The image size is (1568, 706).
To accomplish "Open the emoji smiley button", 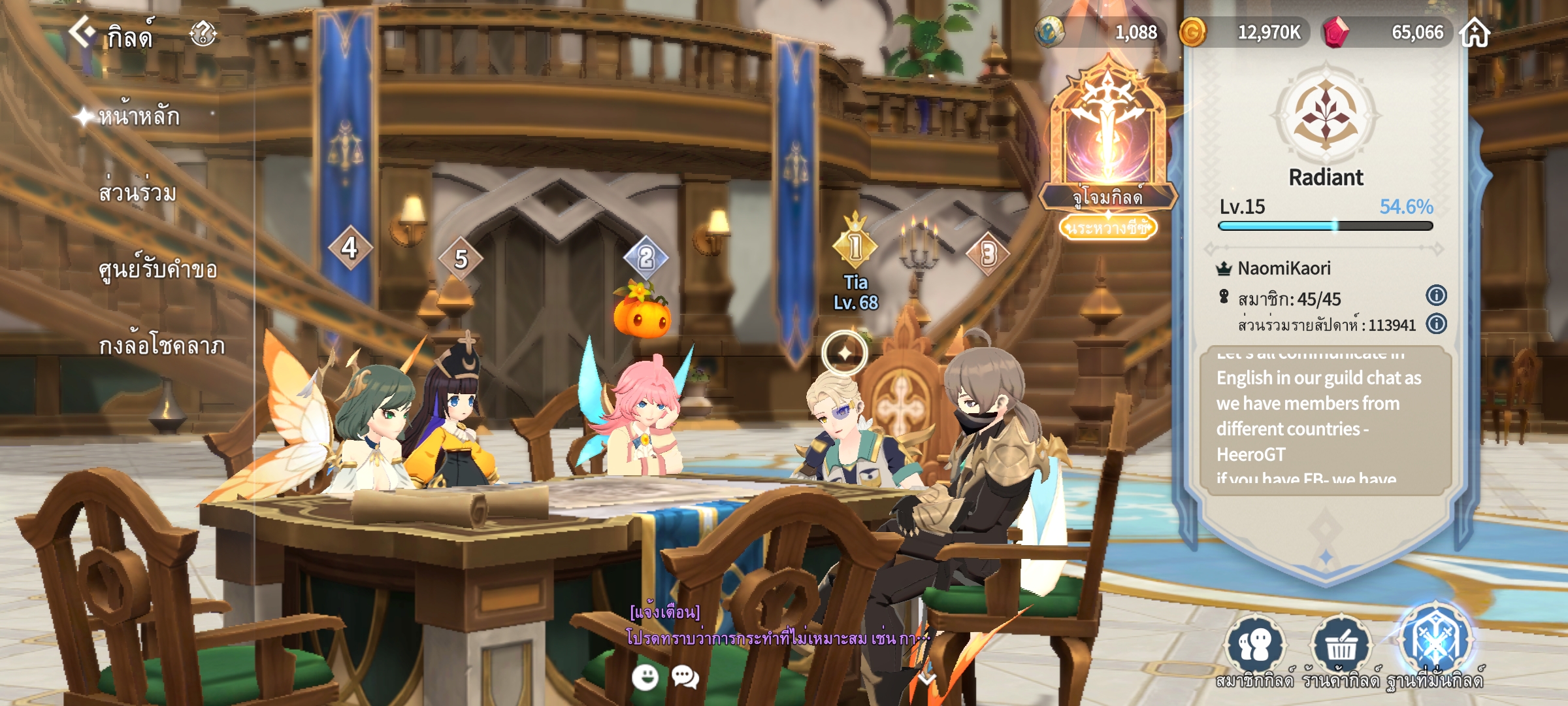I will pos(645,677).
